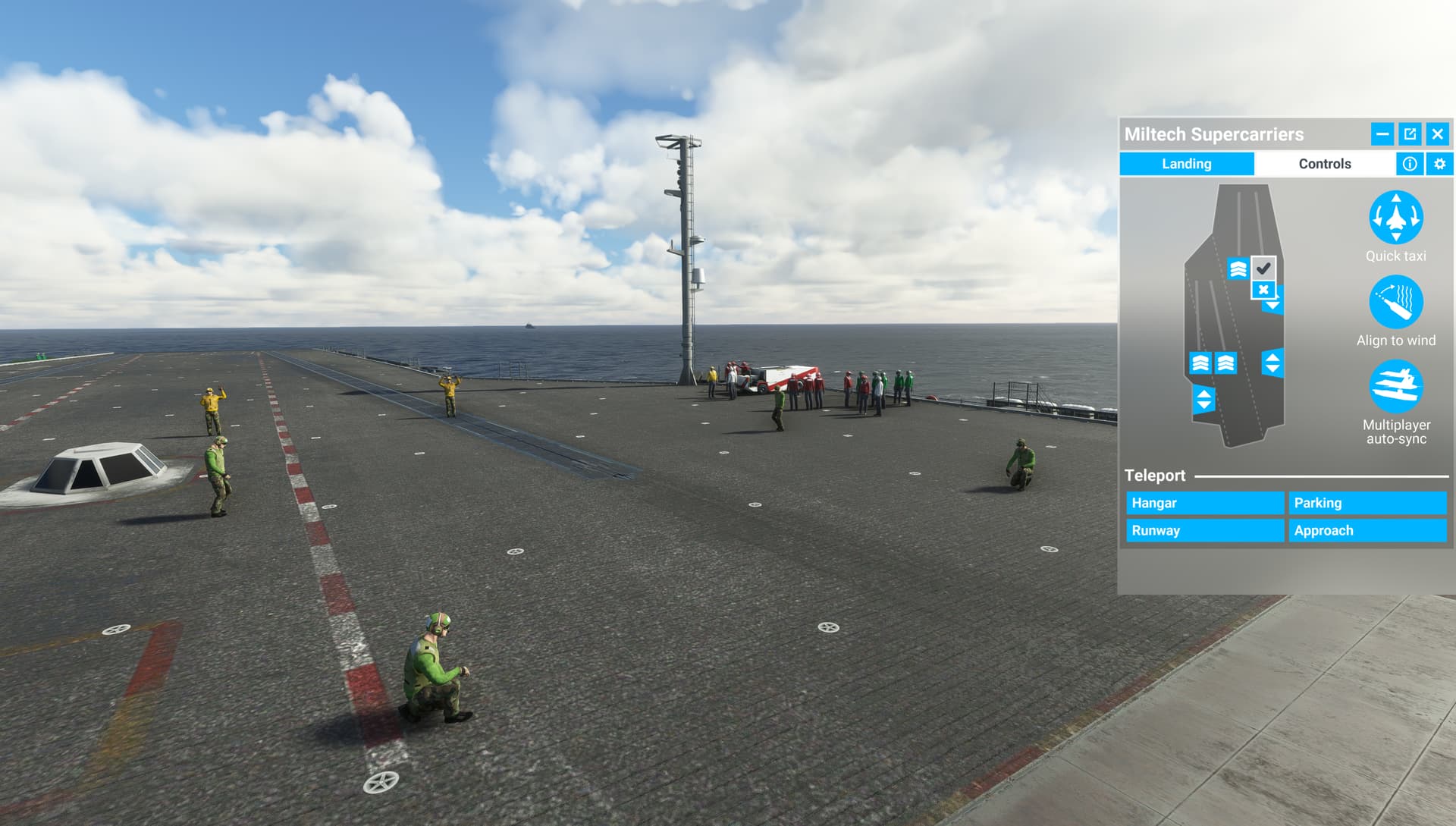Expand the down arrow below the catapult checkbox
Screen dimensions: 1456x826
point(1272,305)
